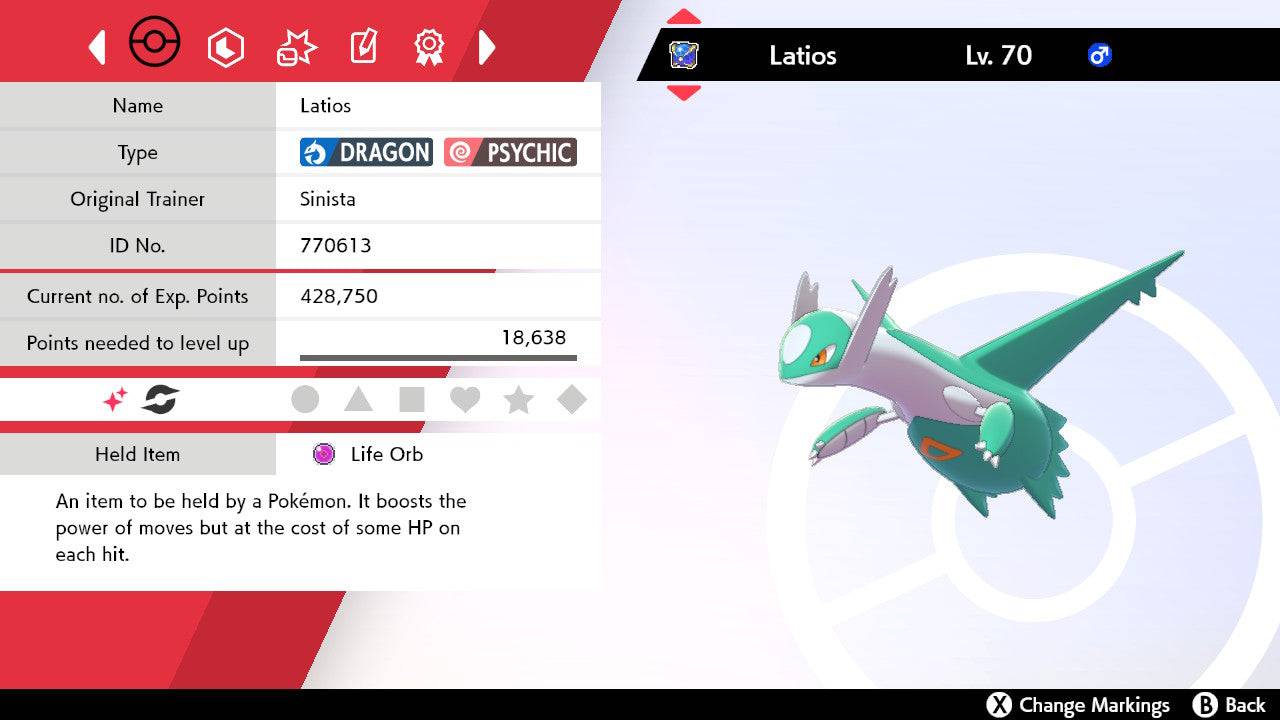Toggle the star marking
Image resolution: width=1280 pixels, height=720 pixels.
pyautogui.click(x=518, y=400)
